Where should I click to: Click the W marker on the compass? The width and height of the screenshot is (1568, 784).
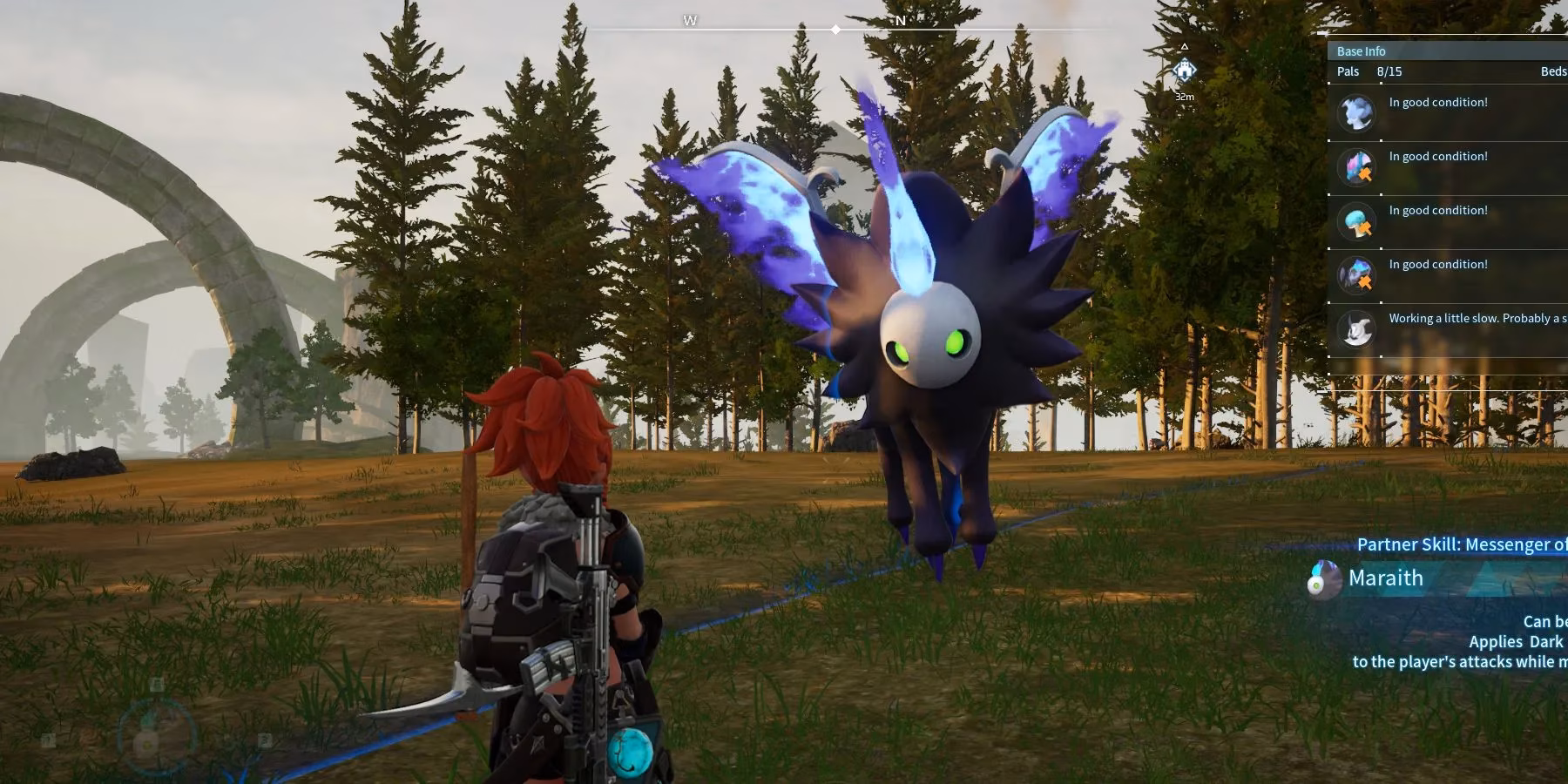point(689,19)
